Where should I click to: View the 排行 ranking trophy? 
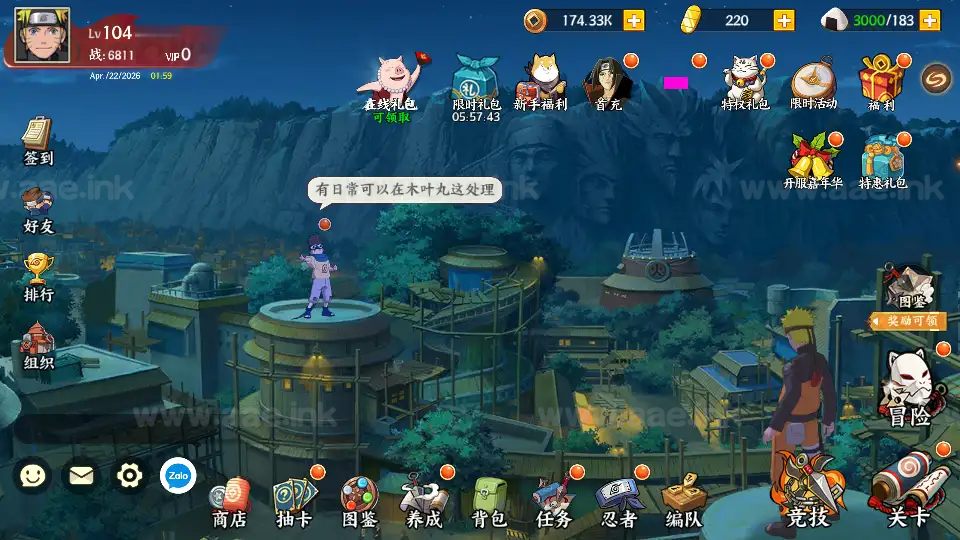click(x=38, y=277)
